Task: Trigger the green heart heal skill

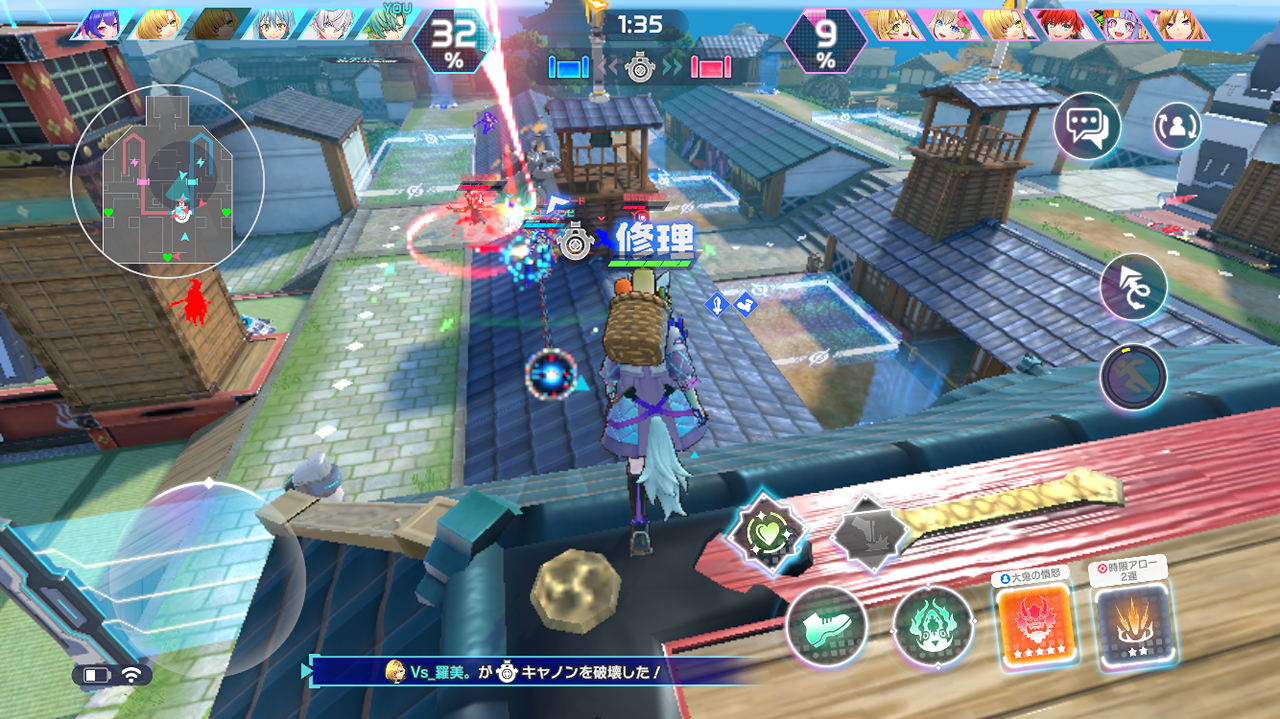Action: point(765,533)
